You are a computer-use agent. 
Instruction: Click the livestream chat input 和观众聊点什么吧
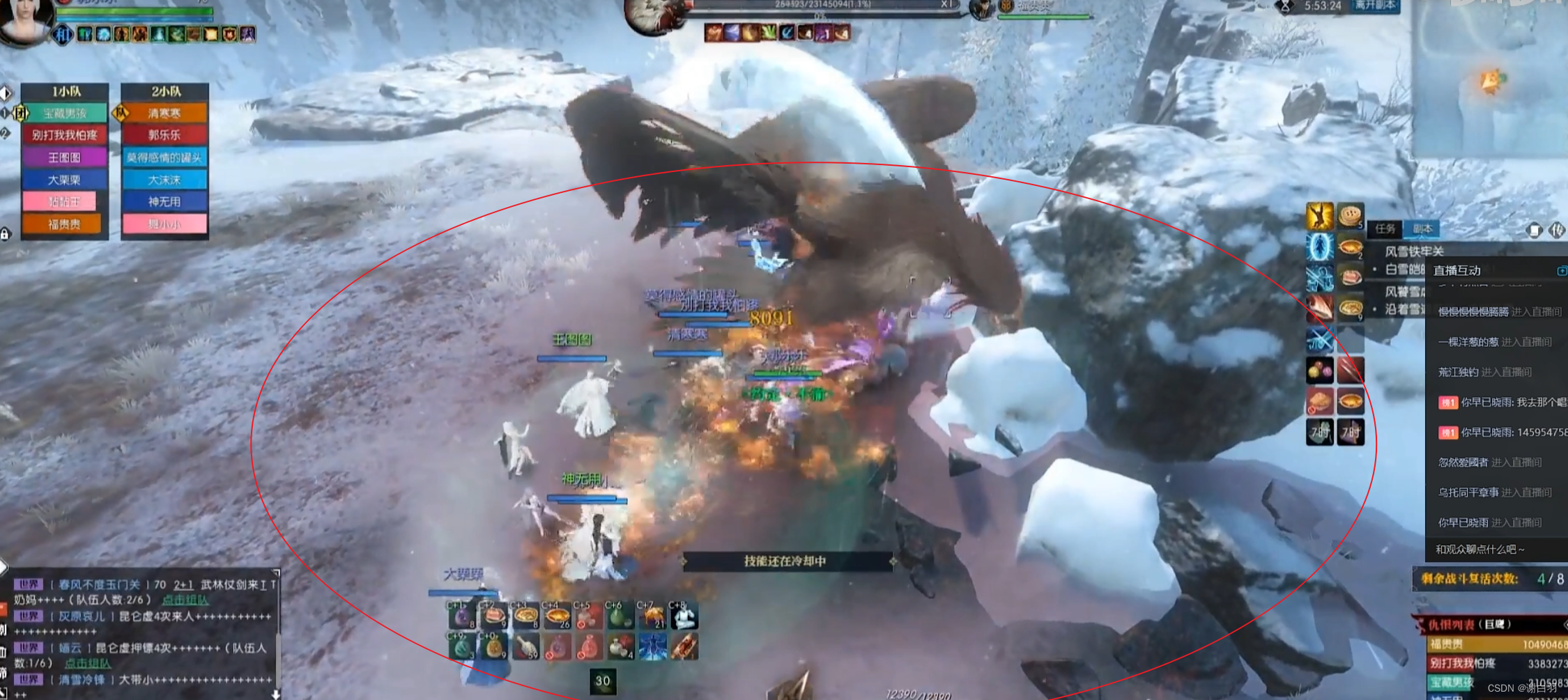click(x=1491, y=550)
